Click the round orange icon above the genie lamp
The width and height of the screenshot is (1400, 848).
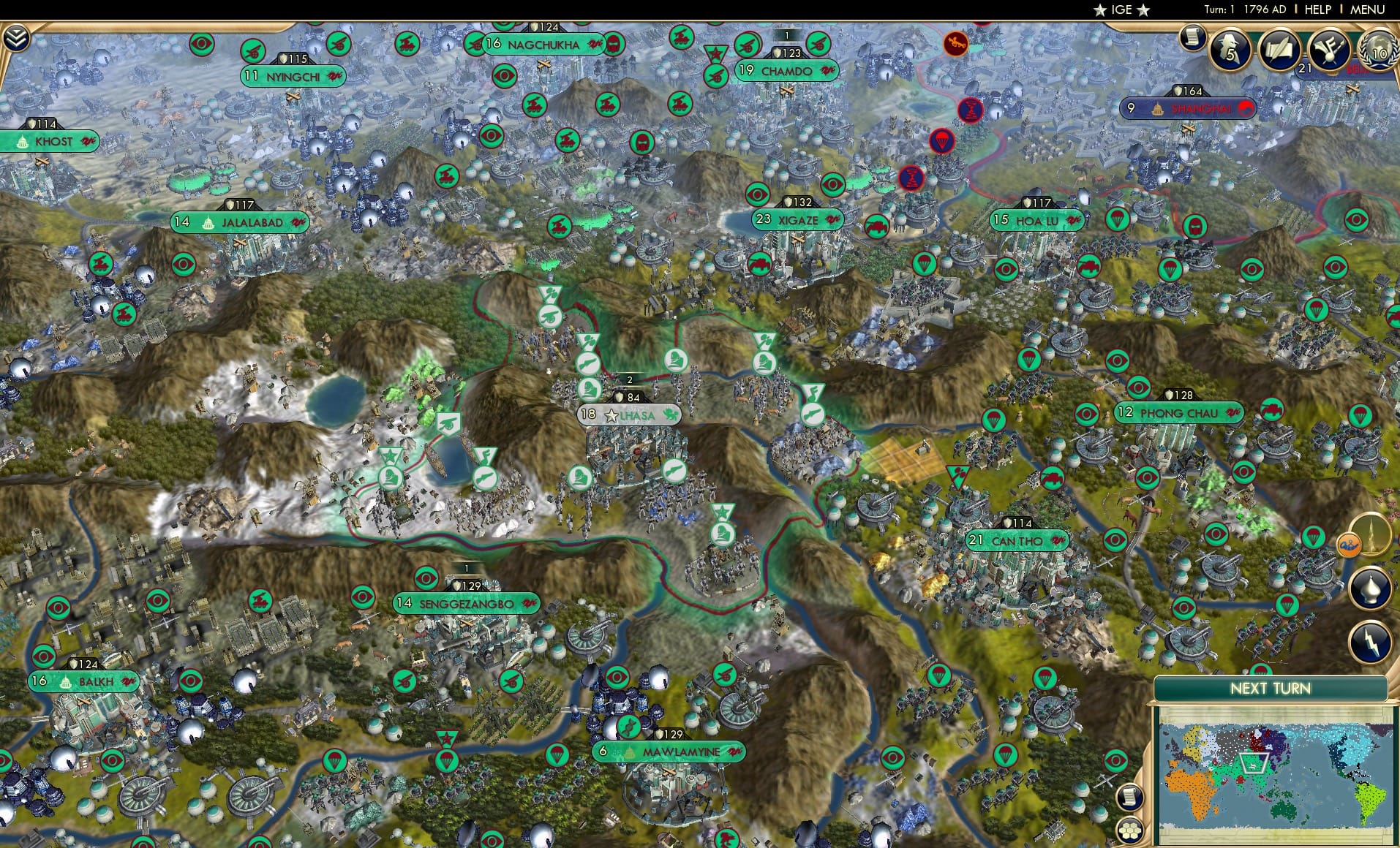point(1348,544)
